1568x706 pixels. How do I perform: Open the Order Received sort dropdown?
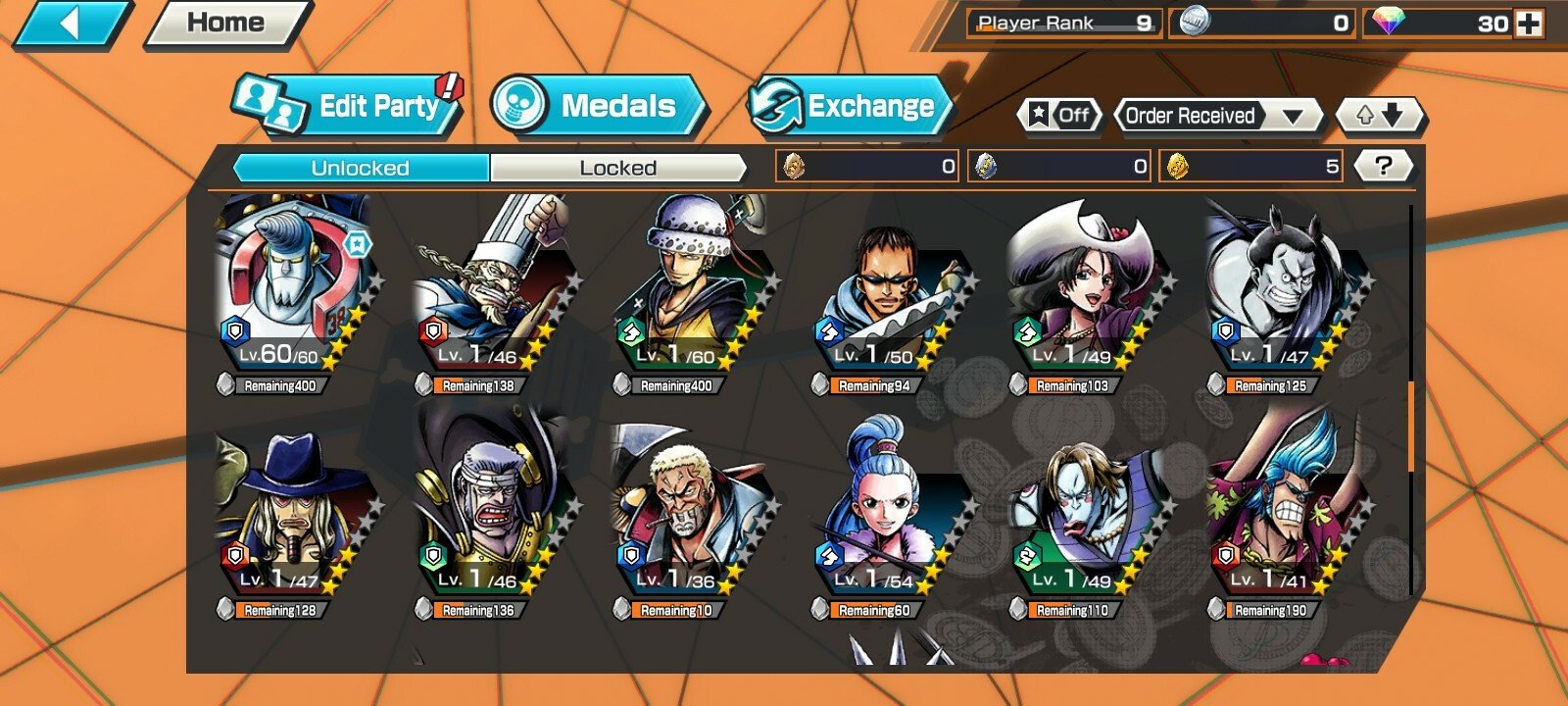tap(1215, 116)
